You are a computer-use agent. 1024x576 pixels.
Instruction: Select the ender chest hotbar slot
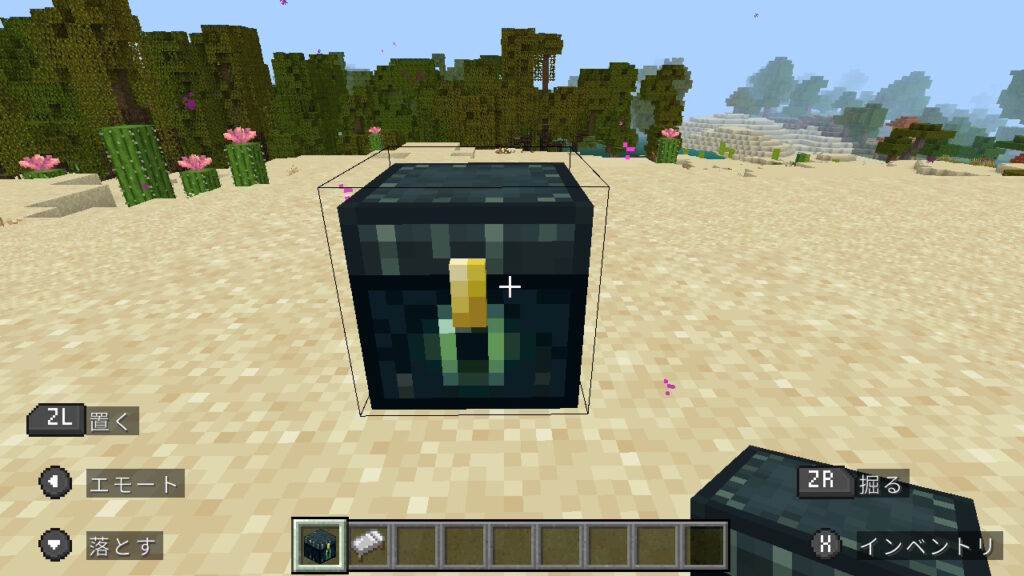321,544
